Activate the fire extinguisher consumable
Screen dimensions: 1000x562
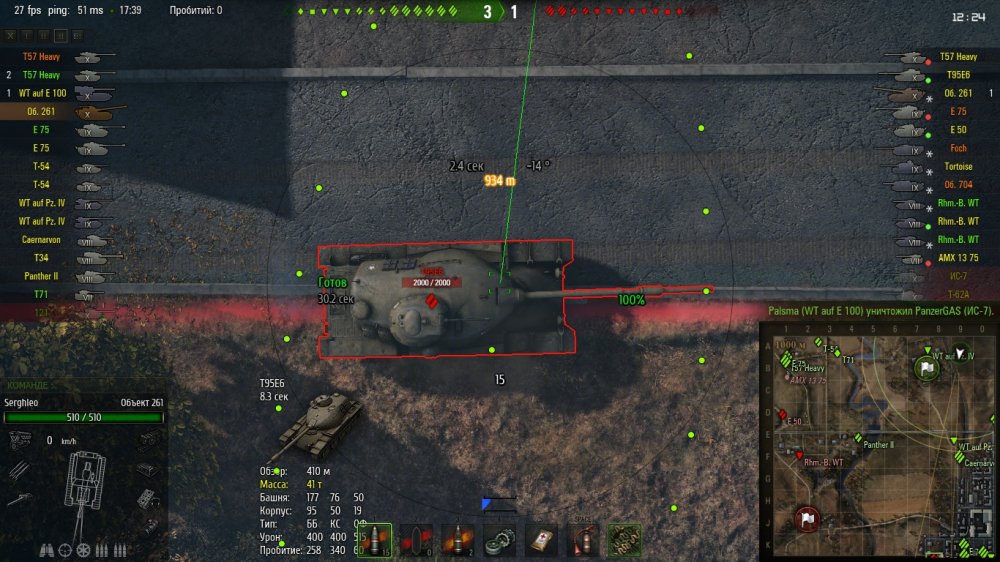582,540
